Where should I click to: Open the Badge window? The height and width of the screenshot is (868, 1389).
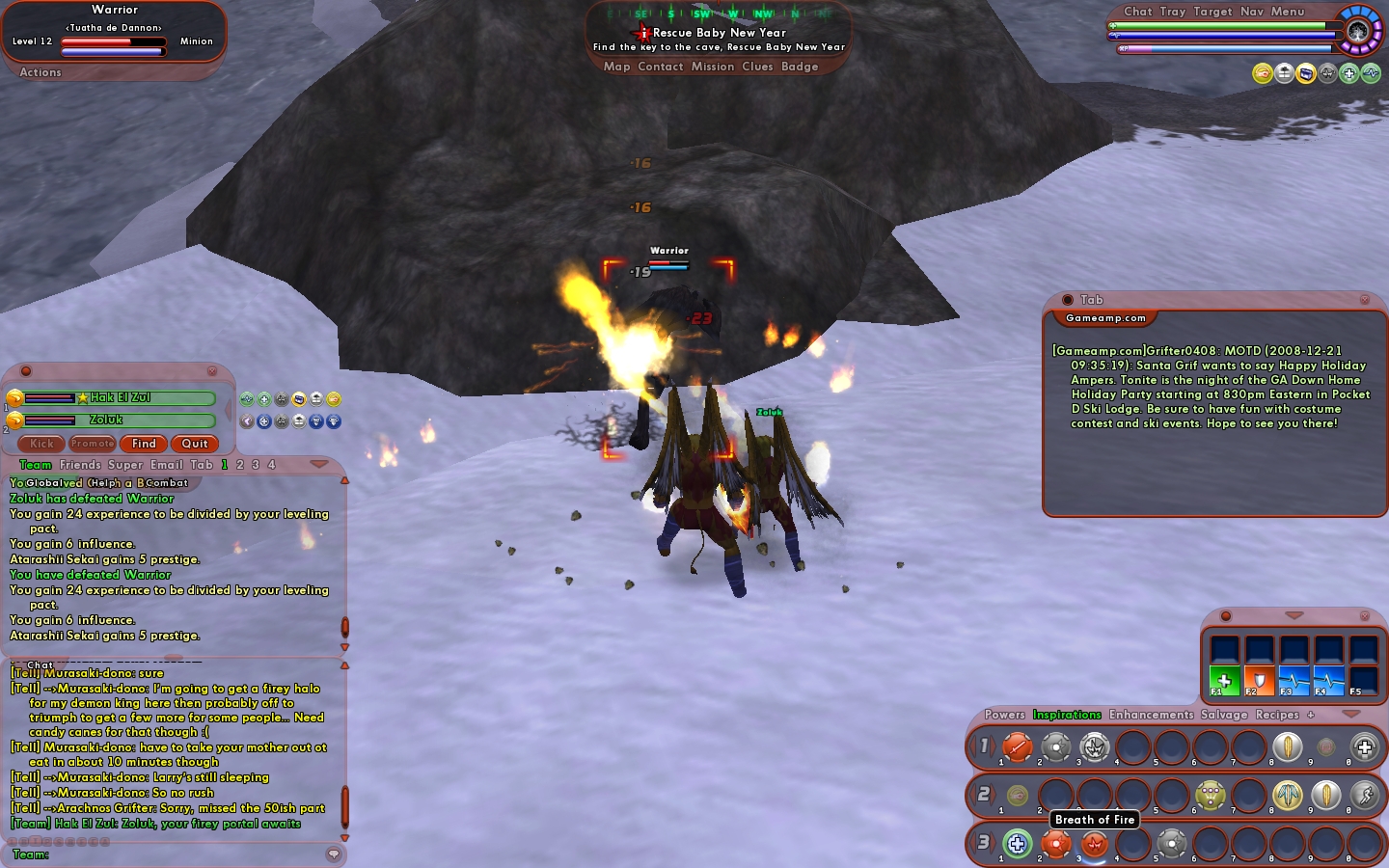[x=800, y=67]
